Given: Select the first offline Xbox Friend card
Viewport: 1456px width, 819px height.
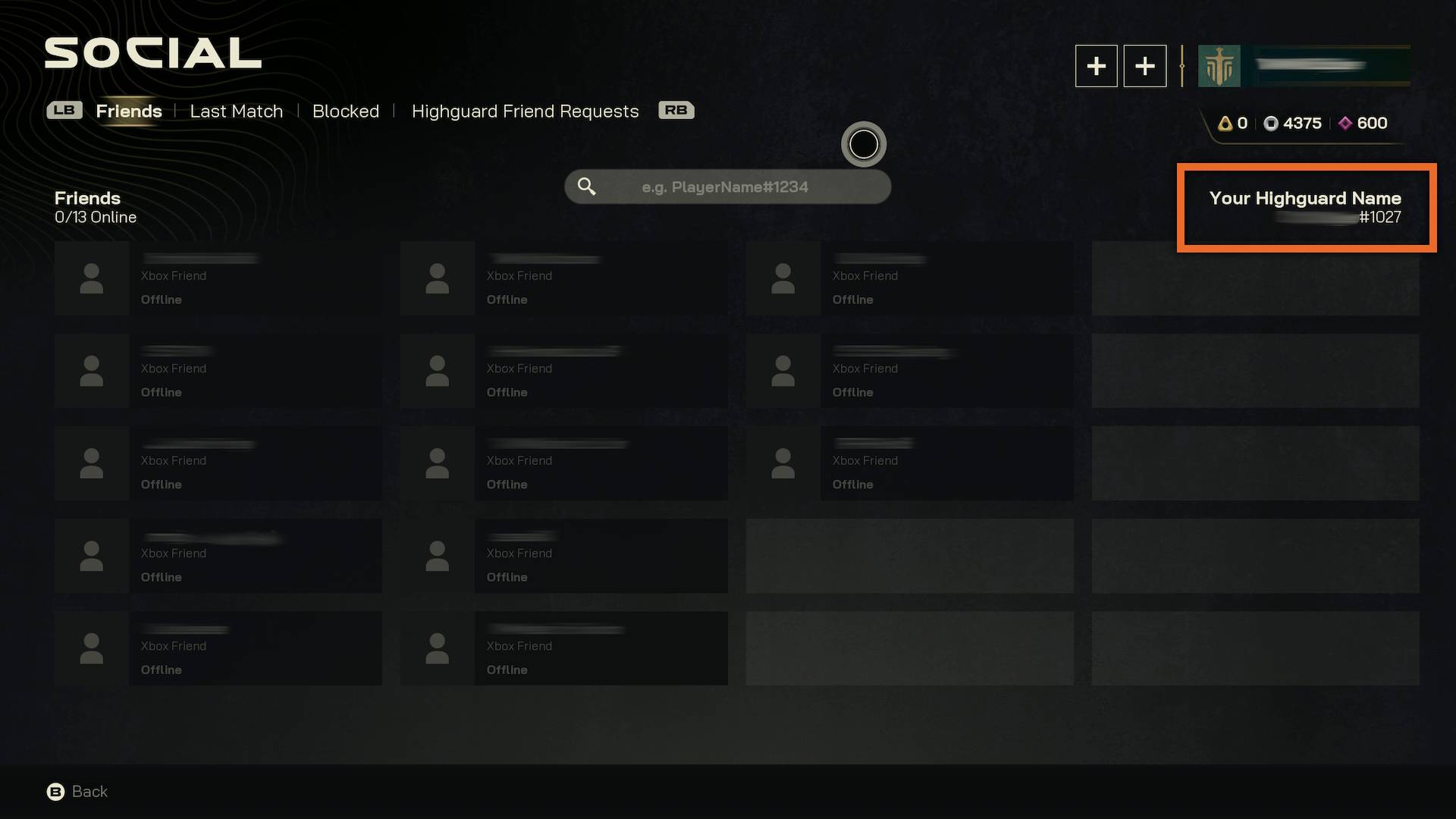Looking at the screenshot, I should (x=220, y=278).
